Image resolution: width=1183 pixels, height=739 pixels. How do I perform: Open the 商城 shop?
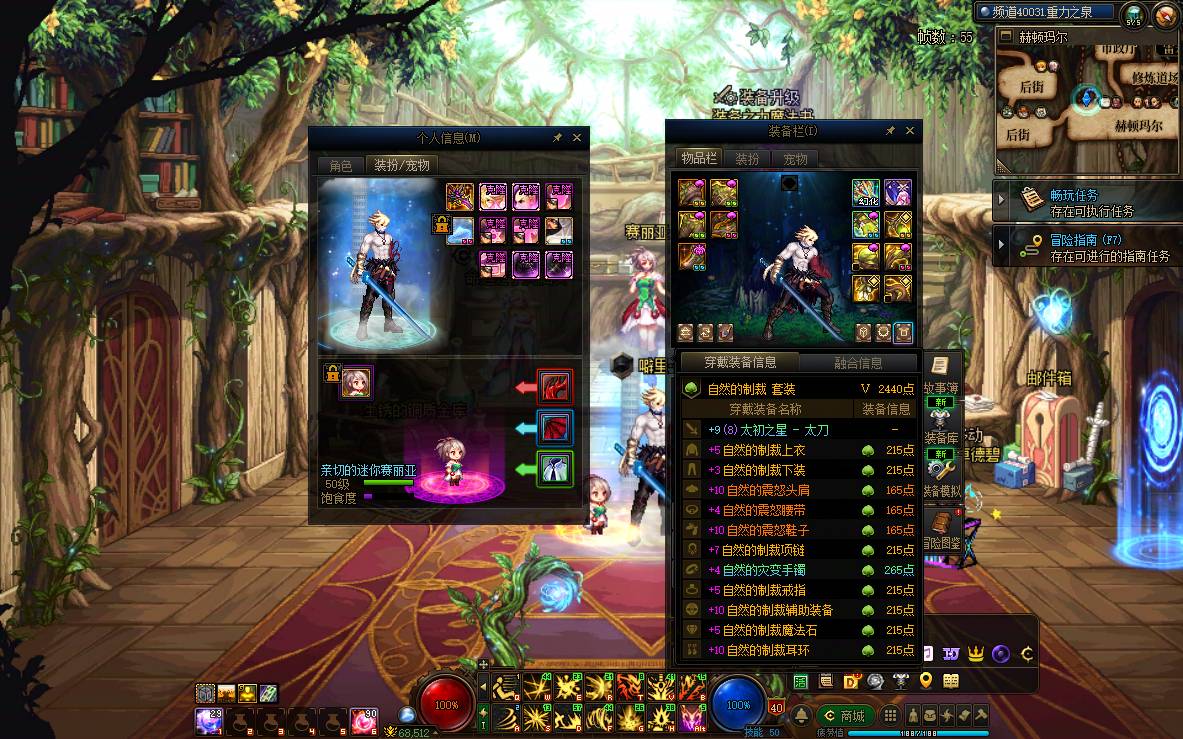point(845,716)
